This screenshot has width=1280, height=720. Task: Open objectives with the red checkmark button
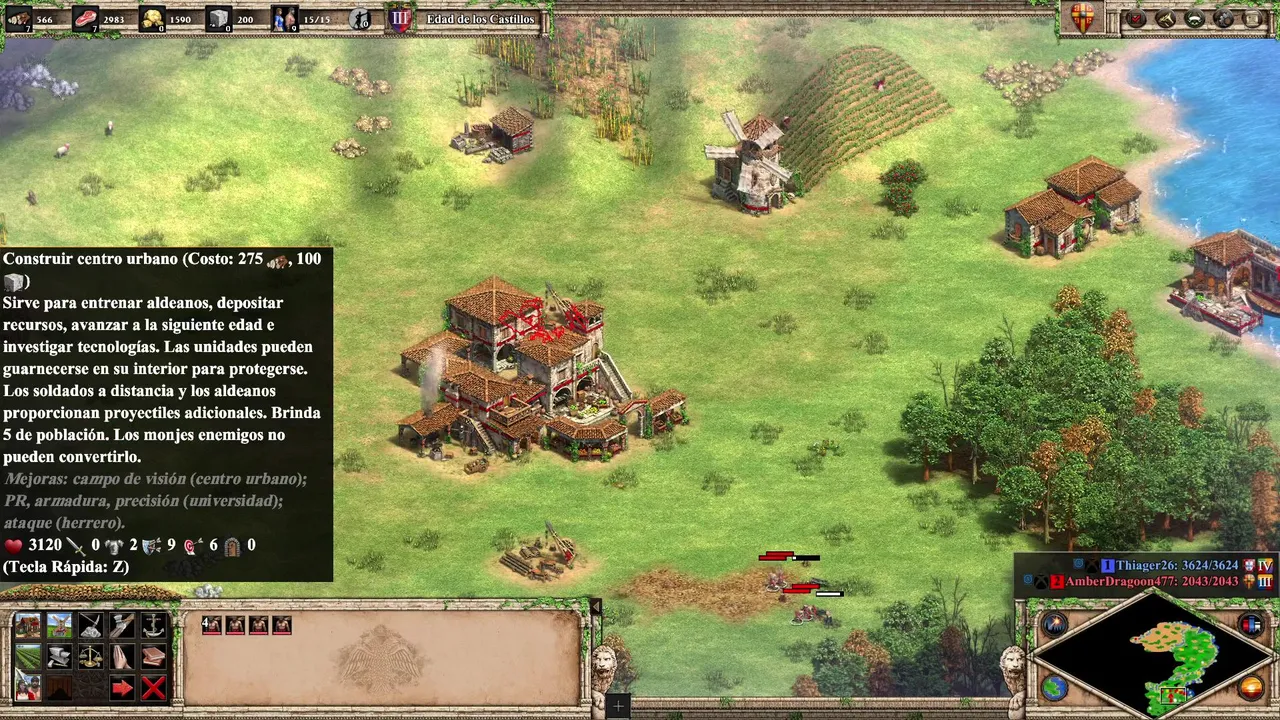(x=1137, y=18)
